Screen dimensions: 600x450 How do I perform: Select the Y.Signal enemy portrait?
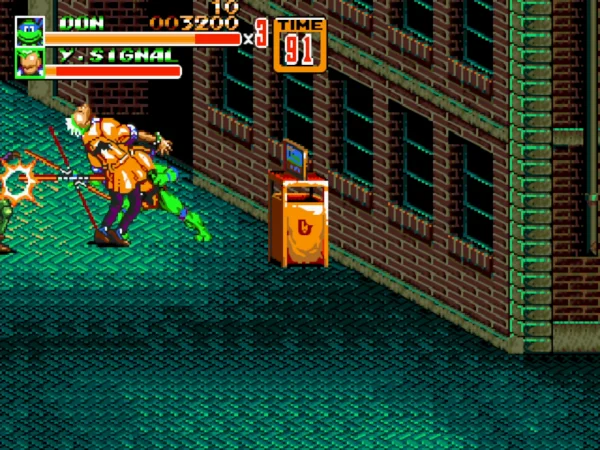pyautogui.click(x=28, y=63)
